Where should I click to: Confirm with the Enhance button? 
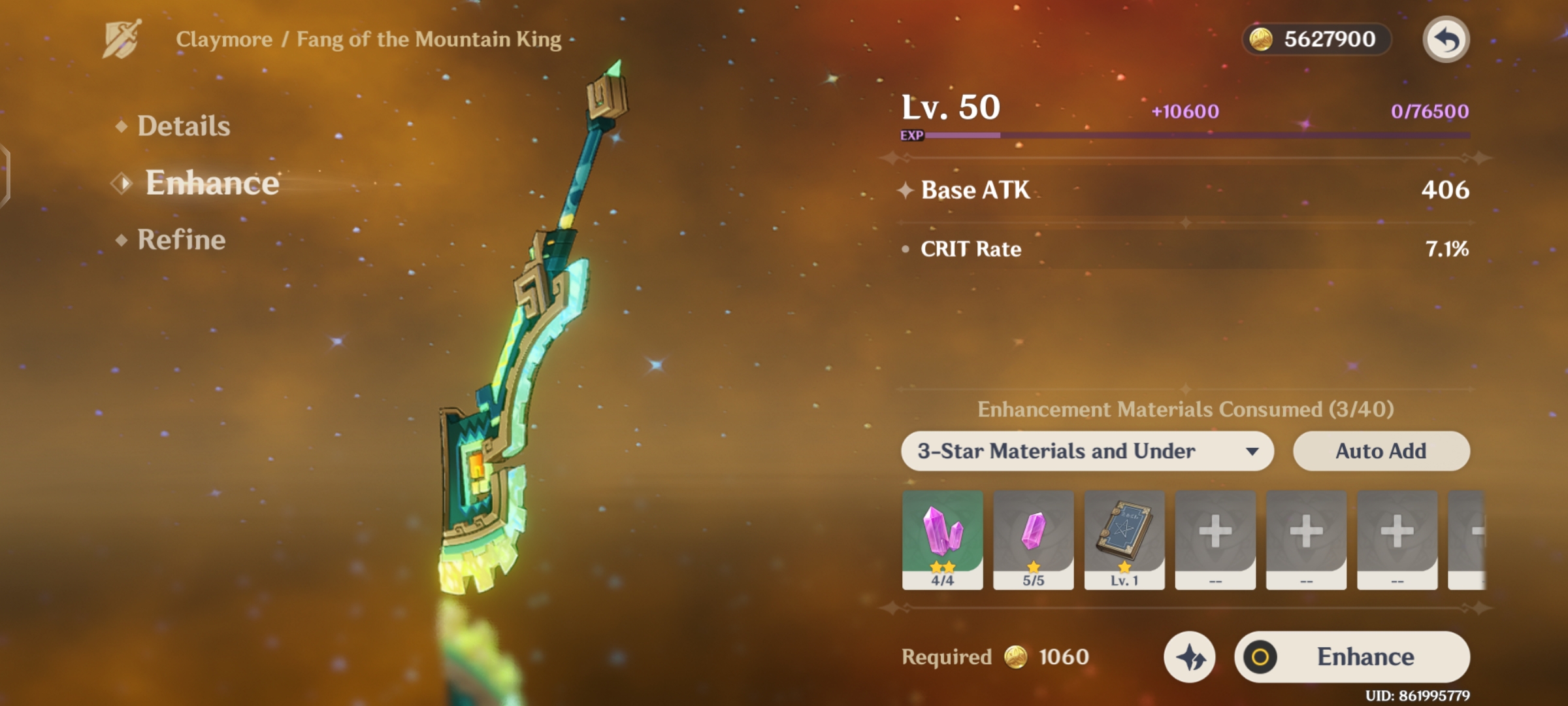click(x=1352, y=657)
